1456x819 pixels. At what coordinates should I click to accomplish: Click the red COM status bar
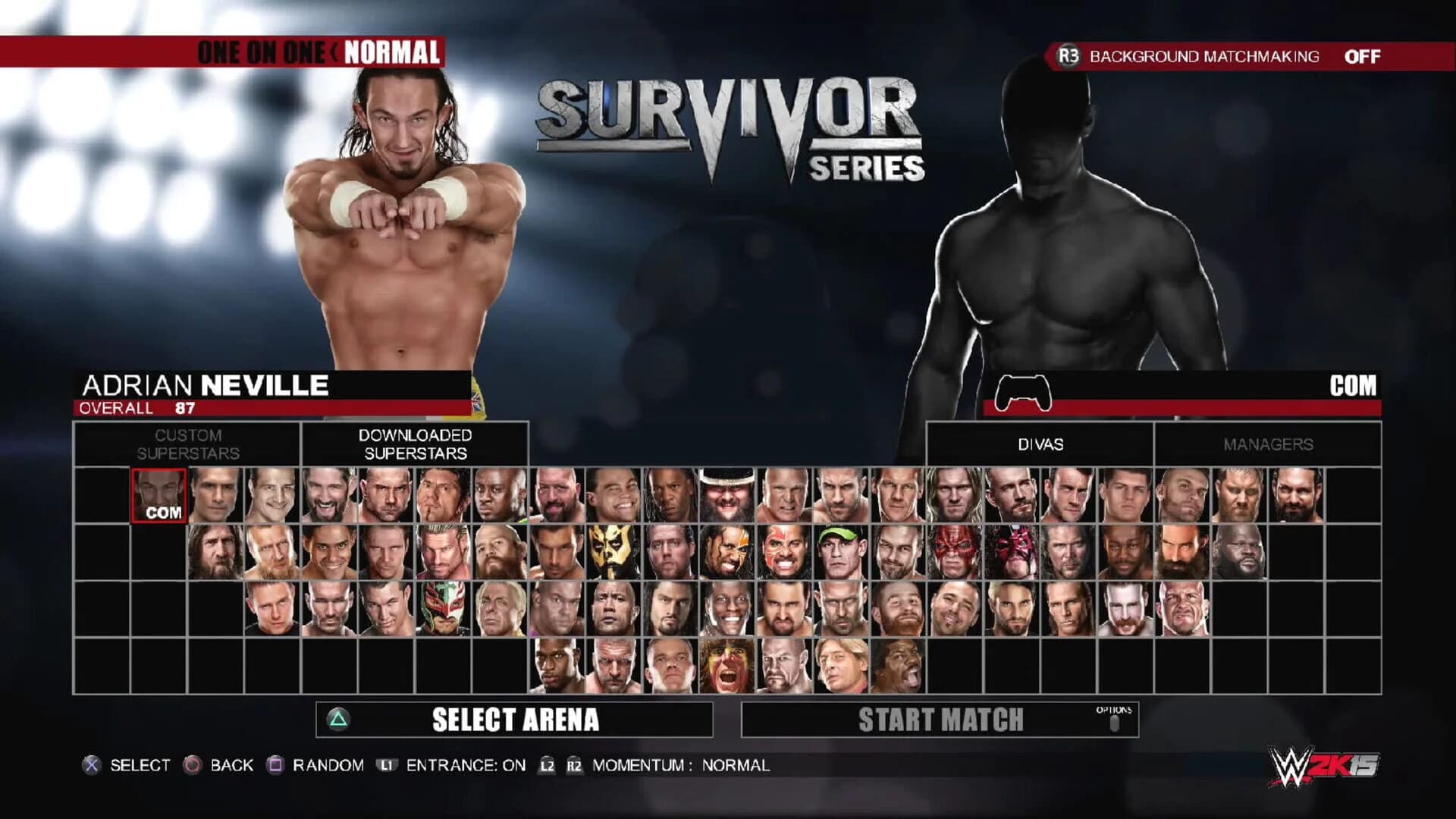[x=1213, y=409]
